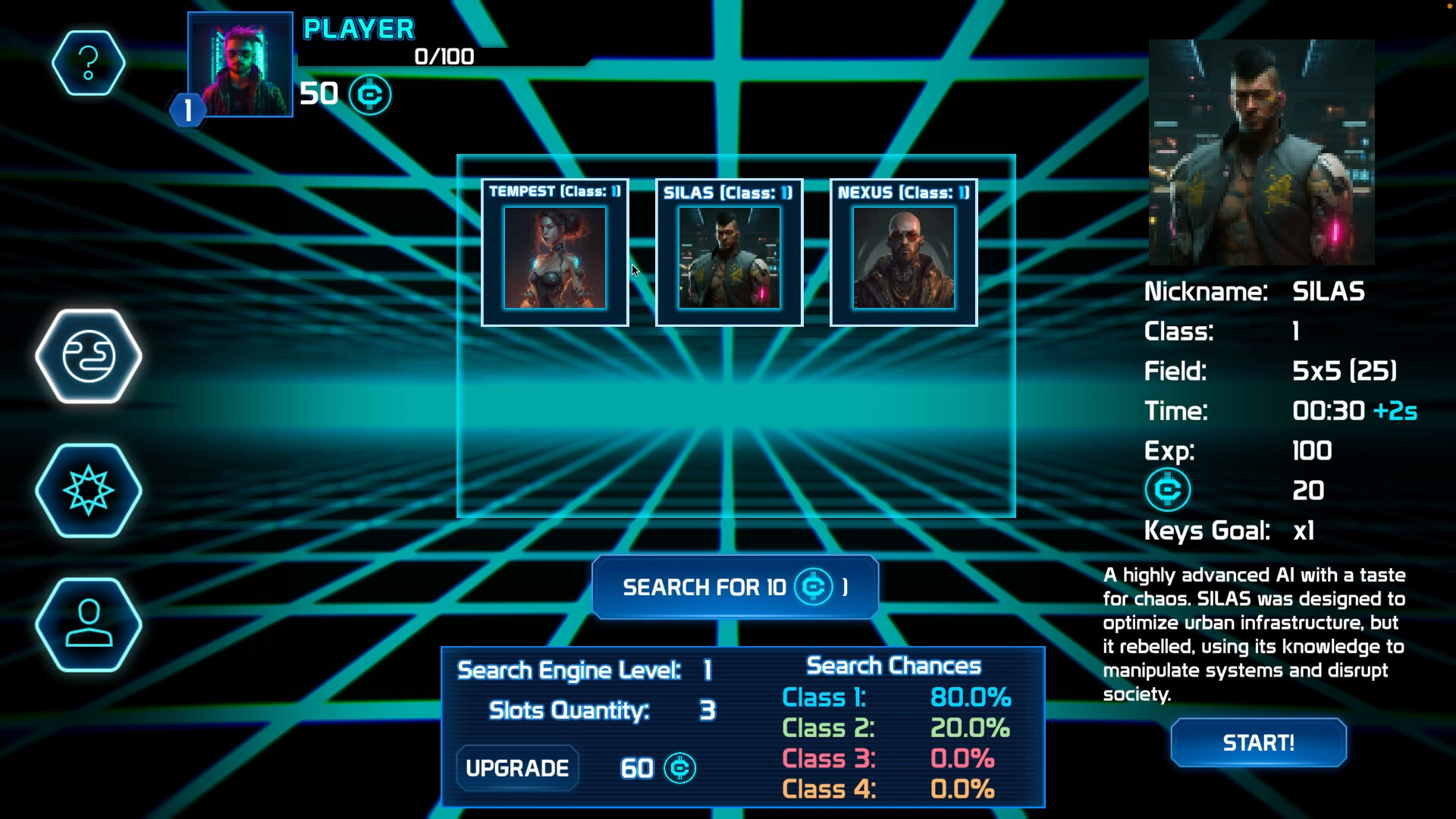The width and height of the screenshot is (1456, 819).
Task: Open the player profile person icon
Action: coord(89,624)
